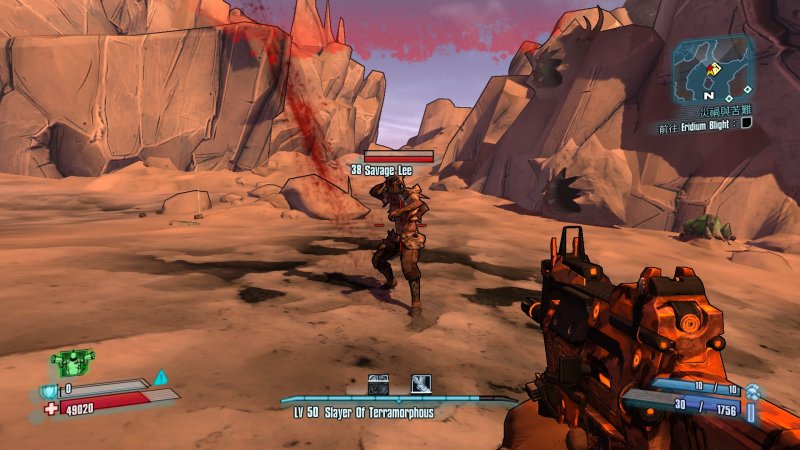Click the grenade icon beside the grenade count

(x=752, y=388)
